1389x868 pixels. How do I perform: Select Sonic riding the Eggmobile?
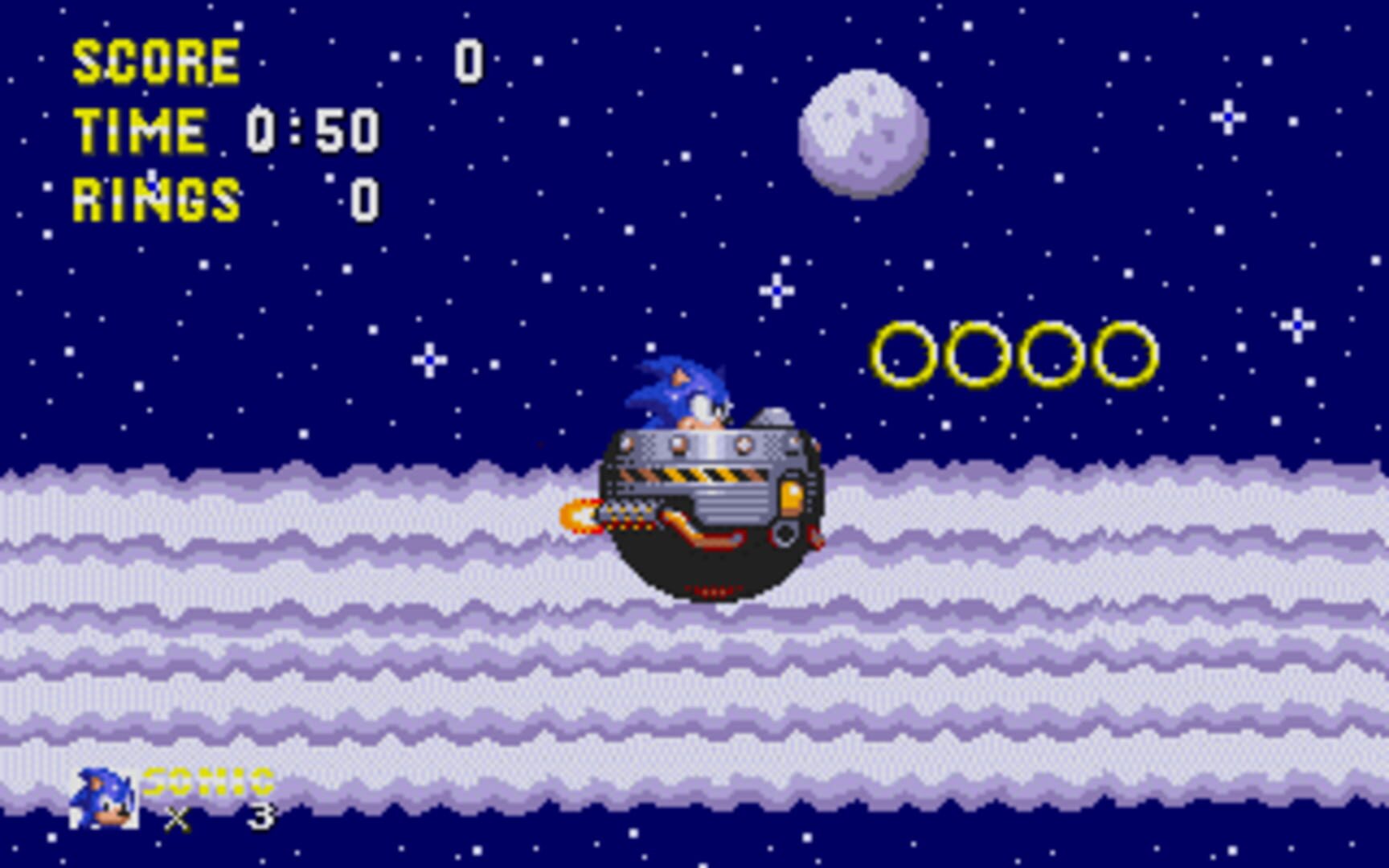click(707, 482)
